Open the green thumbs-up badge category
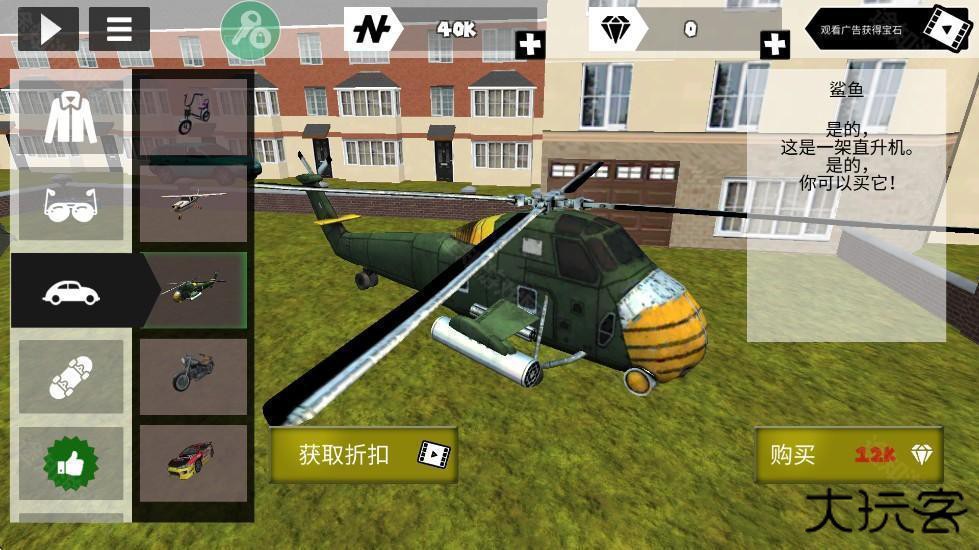The height and width of the screenshot is (550, 979). tap(71, 463)
